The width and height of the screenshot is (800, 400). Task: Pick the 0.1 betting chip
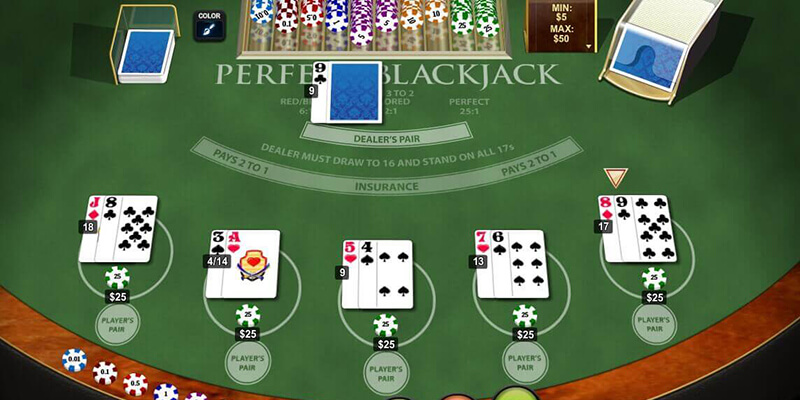(x=104, y=373)
